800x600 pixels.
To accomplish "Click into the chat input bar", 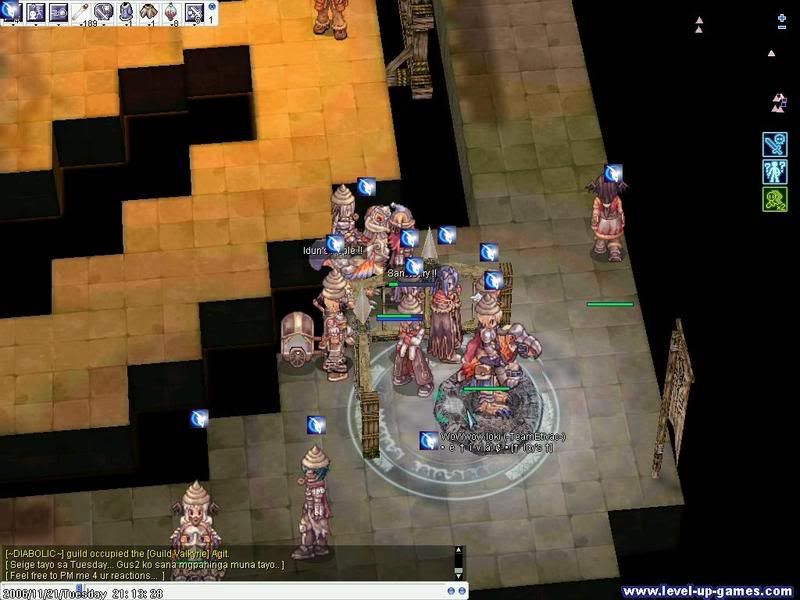I will (x=232, y=588).
